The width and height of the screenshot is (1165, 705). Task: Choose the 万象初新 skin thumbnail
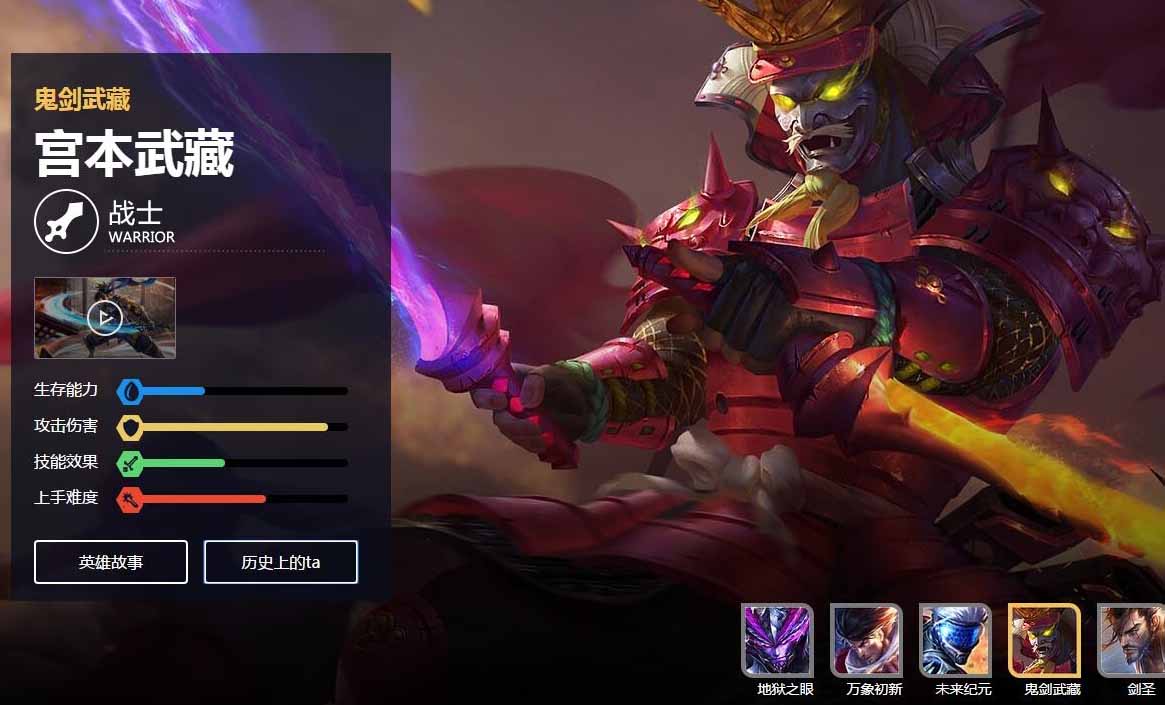coord(867,640)
